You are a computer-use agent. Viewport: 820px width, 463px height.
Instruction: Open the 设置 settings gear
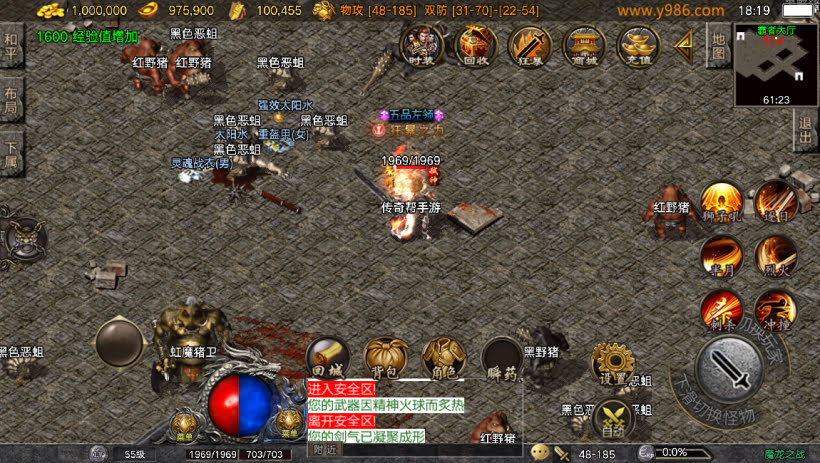coord(612,364)
